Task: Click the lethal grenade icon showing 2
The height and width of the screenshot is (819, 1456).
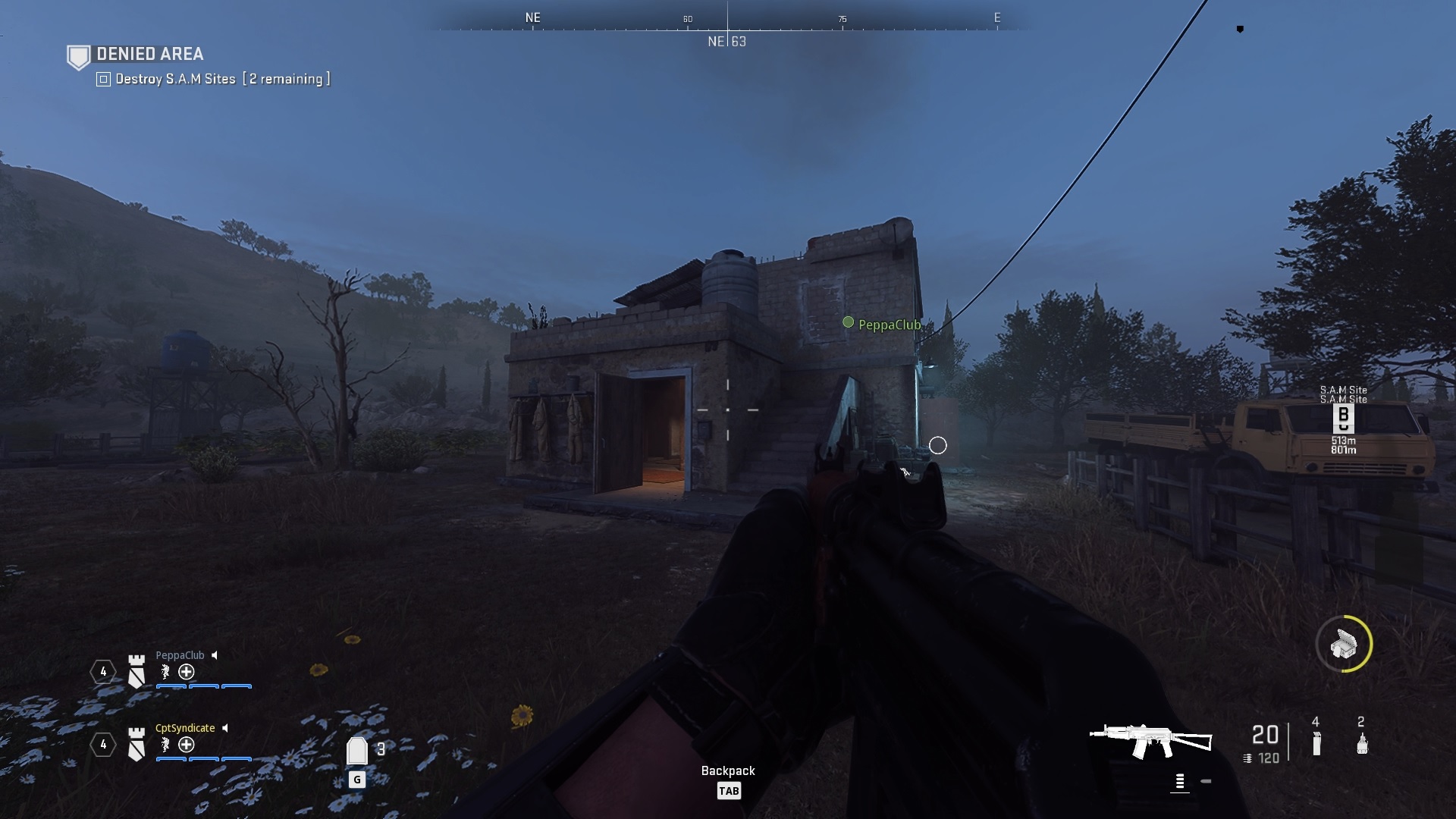Action: pyautogui.click(x=1361, y=745)
